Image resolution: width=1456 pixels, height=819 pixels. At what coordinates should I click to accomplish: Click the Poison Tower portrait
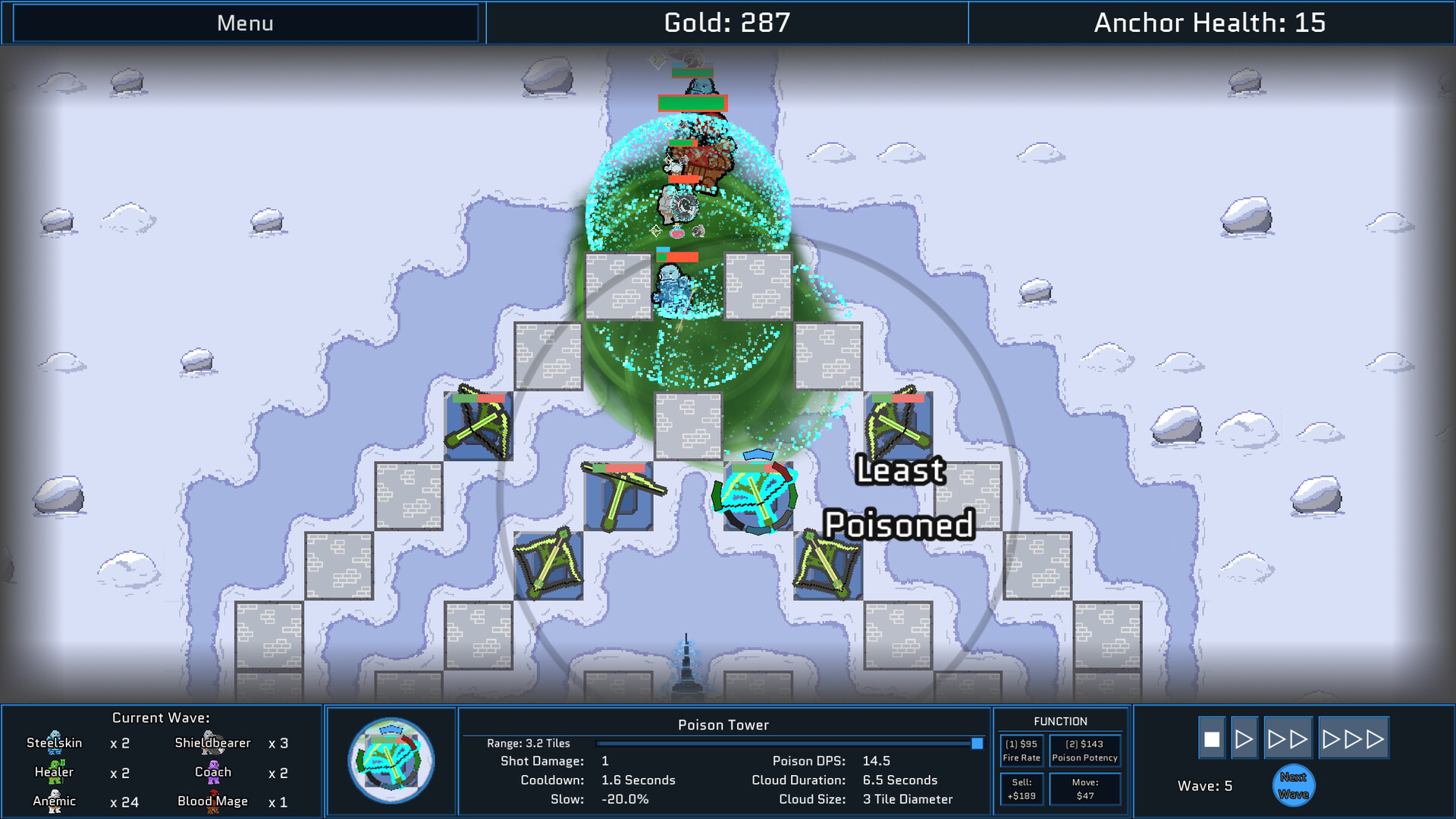click(391, 761)
